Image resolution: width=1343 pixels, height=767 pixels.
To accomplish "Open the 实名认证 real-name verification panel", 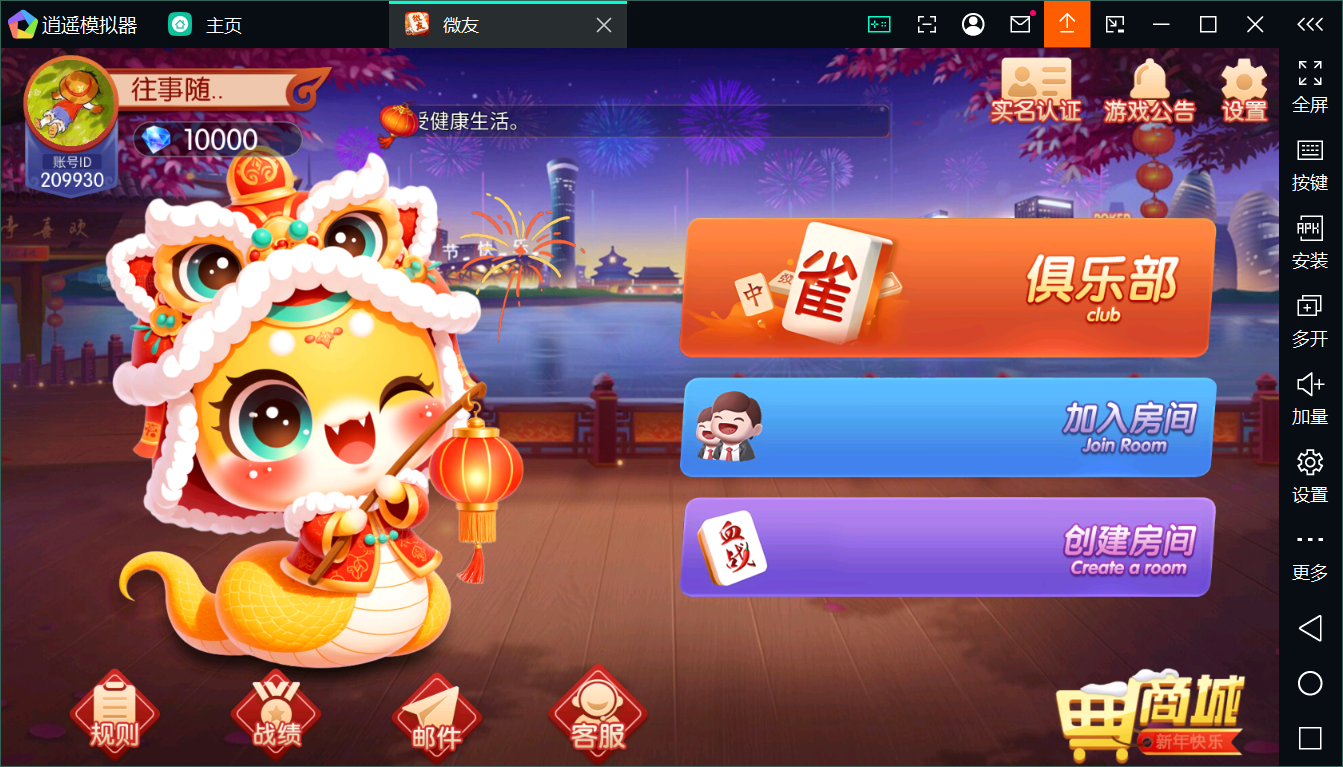I will (x=1035, y=90).
